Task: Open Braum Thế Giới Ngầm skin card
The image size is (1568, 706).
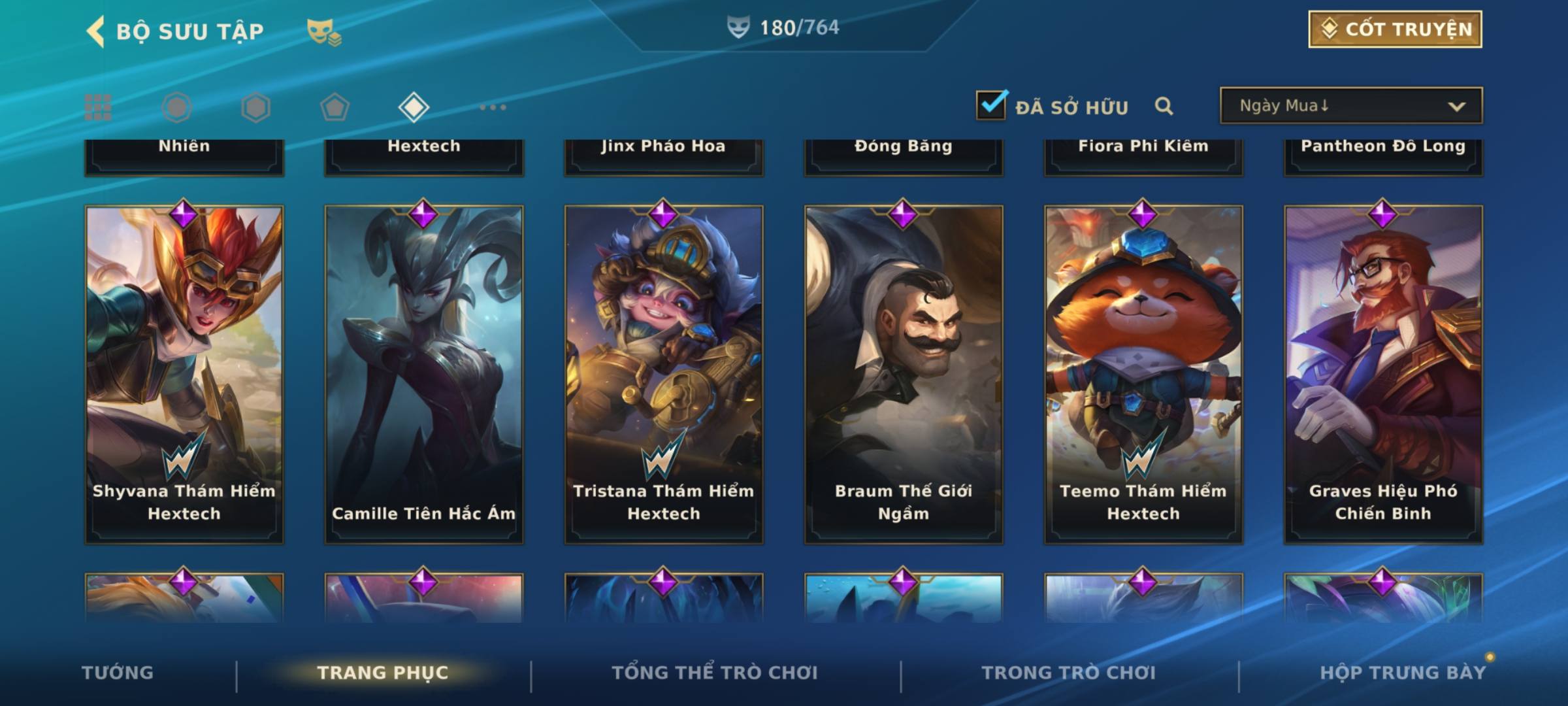Action: click(904, 374)
